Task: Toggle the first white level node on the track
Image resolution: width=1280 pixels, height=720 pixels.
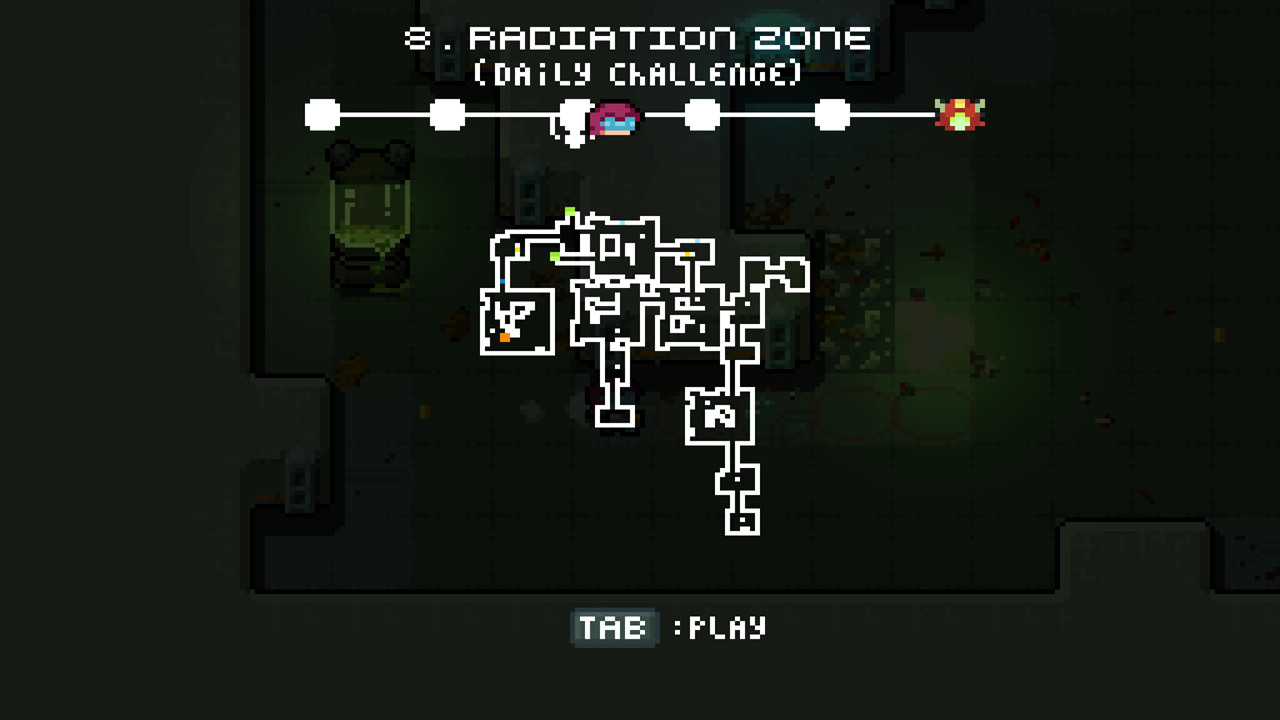Action: click(321, 114)
